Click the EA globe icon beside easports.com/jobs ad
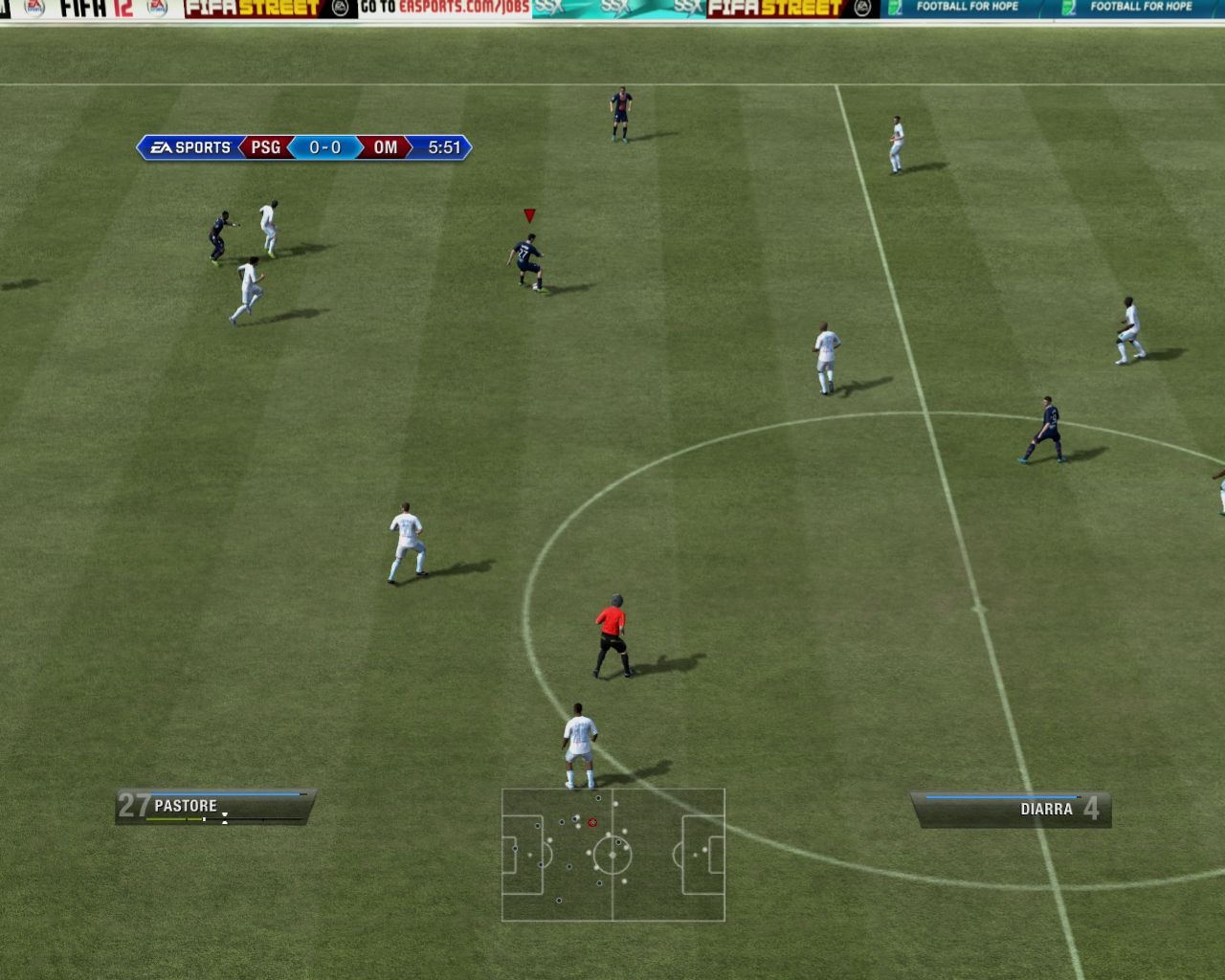Screen dimensions: 1225x980 [x=339, y=10]
